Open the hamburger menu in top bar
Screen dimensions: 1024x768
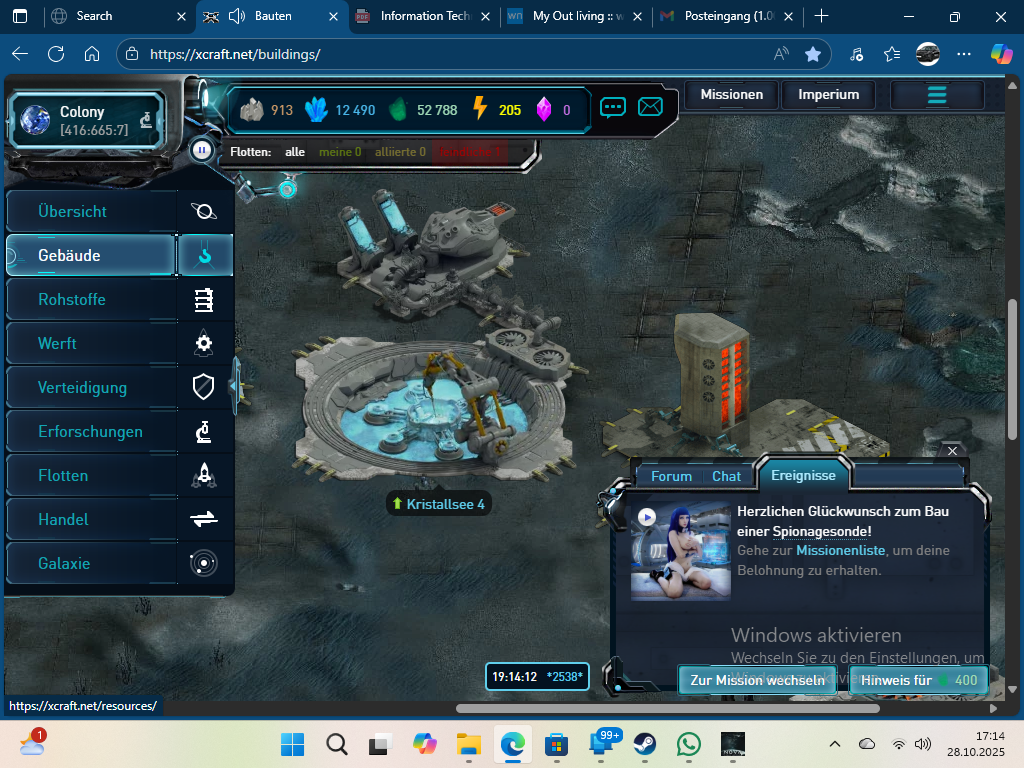coord(937,95)
